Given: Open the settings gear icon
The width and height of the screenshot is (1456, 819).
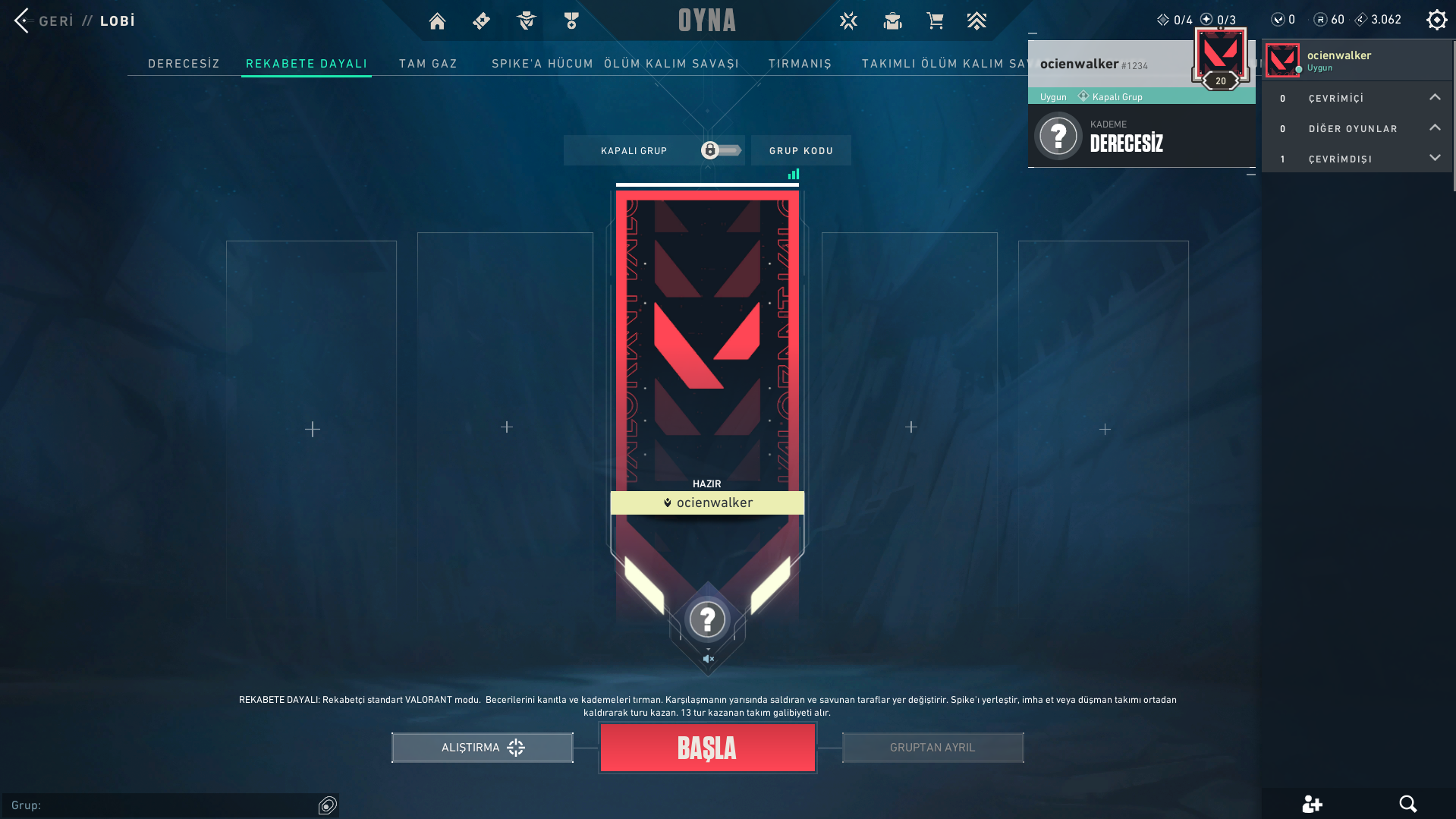Looking at the screenshot, I should [1436, 19].
